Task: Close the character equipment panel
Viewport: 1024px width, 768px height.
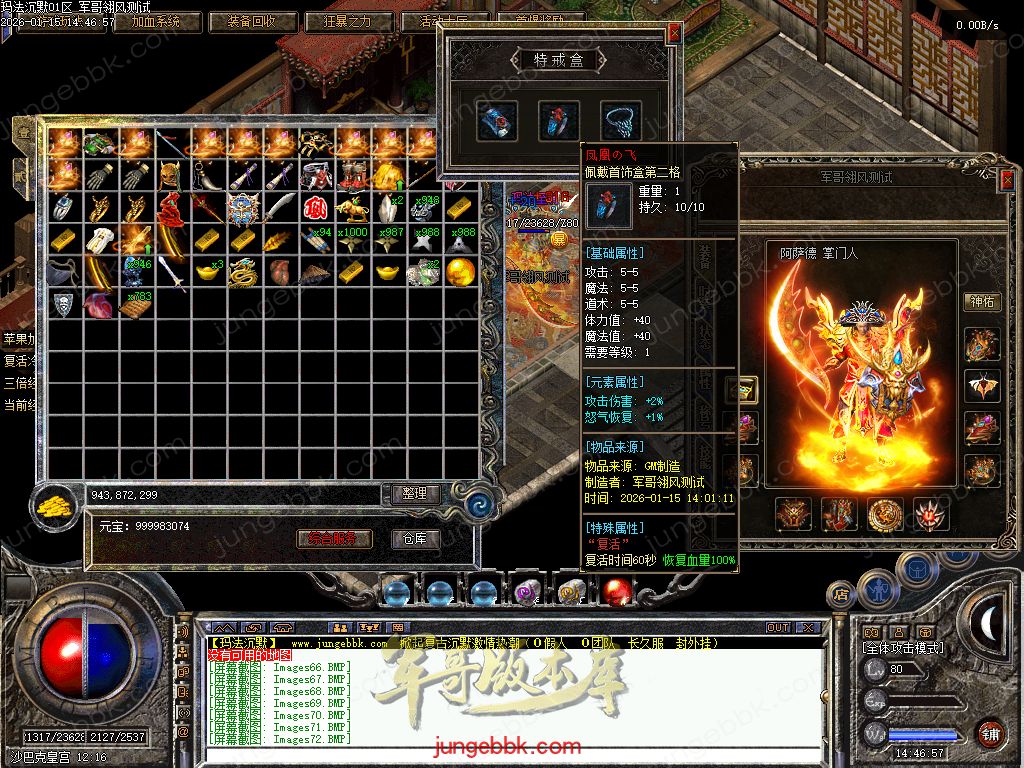Action: (x=1006, y=180)
